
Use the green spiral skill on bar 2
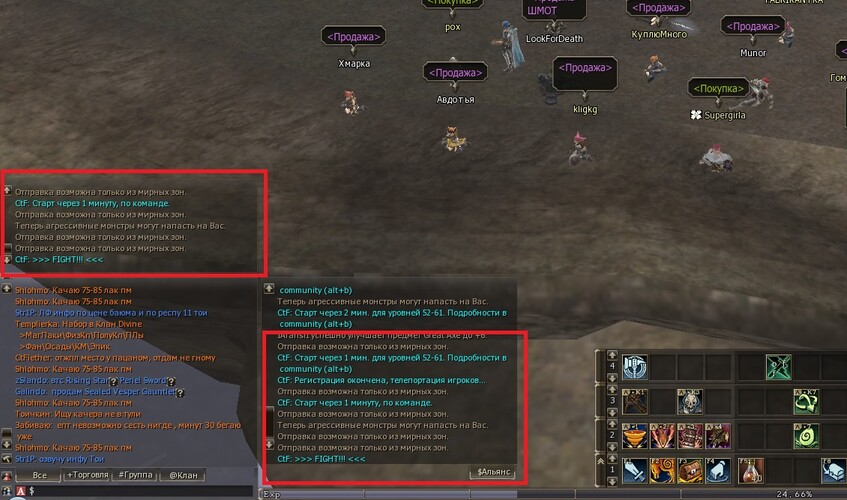click(x=806, y=436)
